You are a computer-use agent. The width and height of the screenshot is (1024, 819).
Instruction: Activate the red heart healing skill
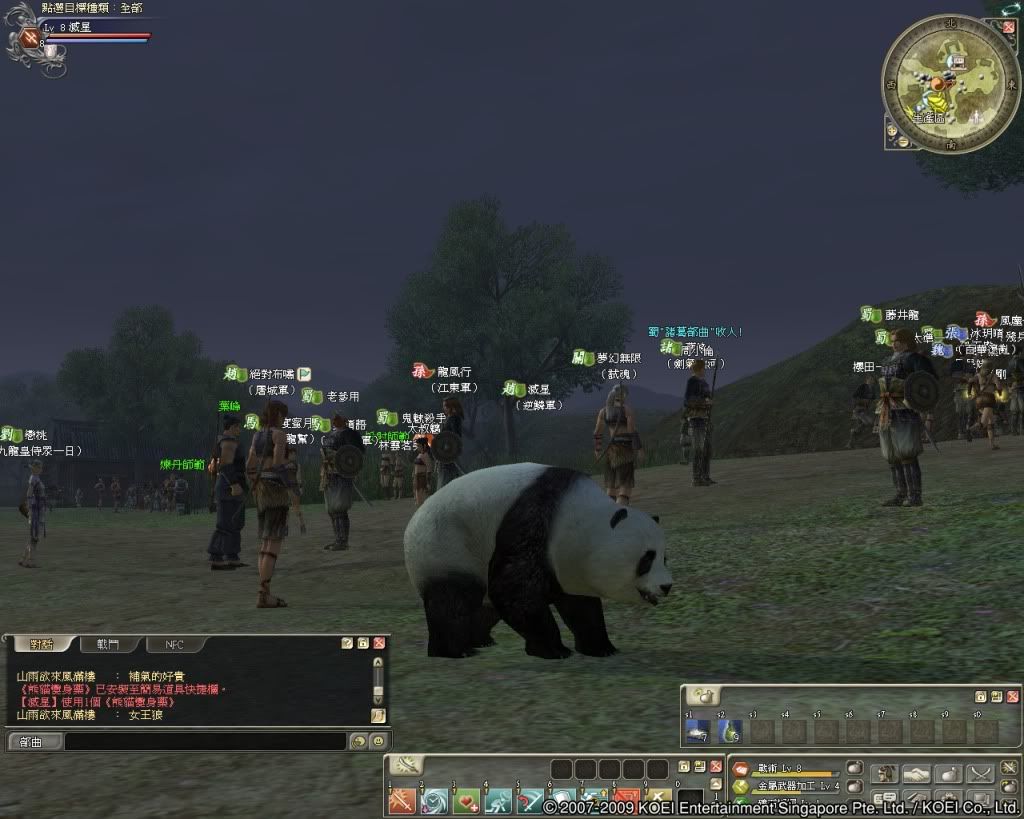[x=466, y=801]
